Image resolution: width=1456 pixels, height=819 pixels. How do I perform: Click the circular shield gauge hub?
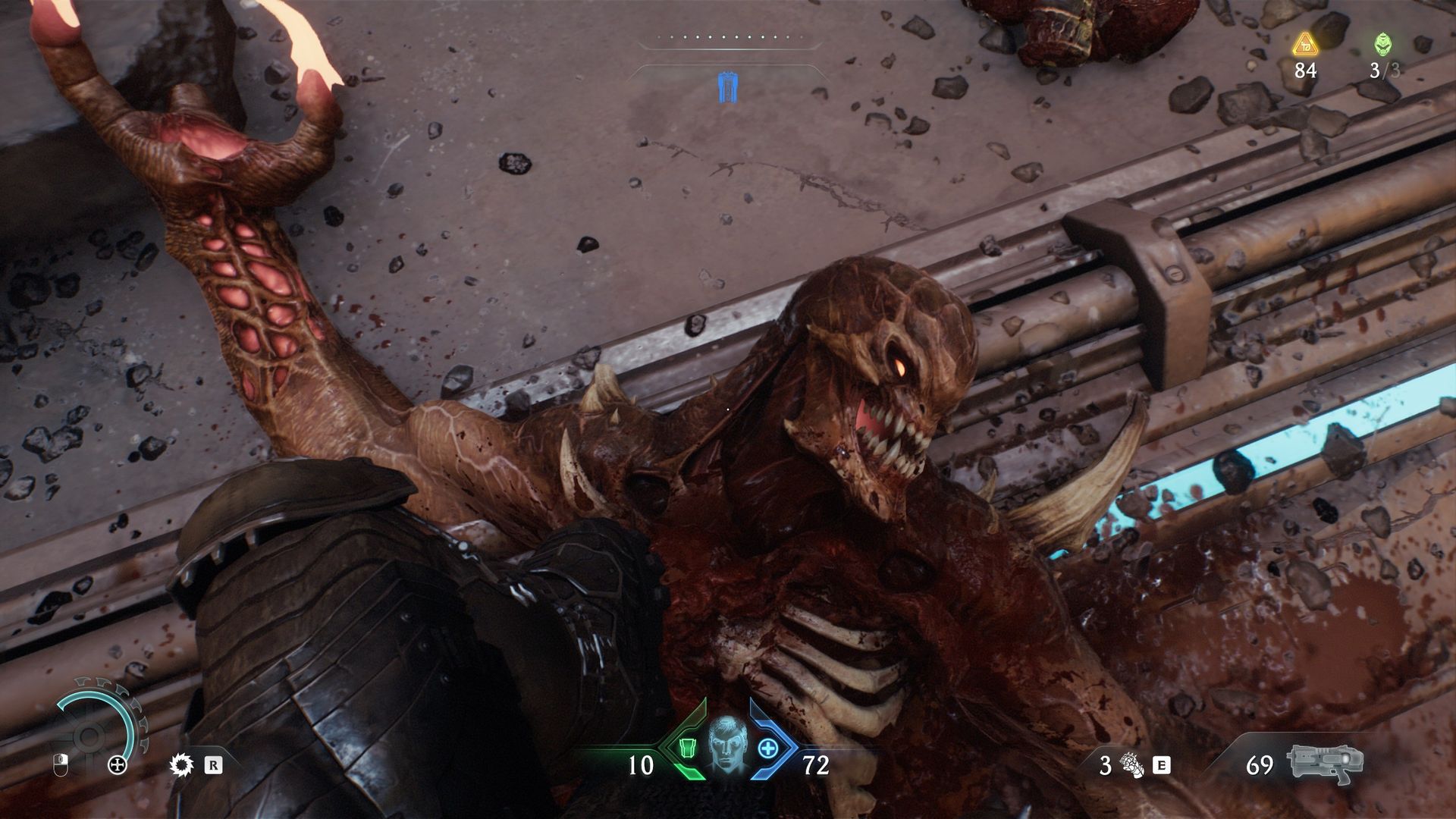click(89, 736)
